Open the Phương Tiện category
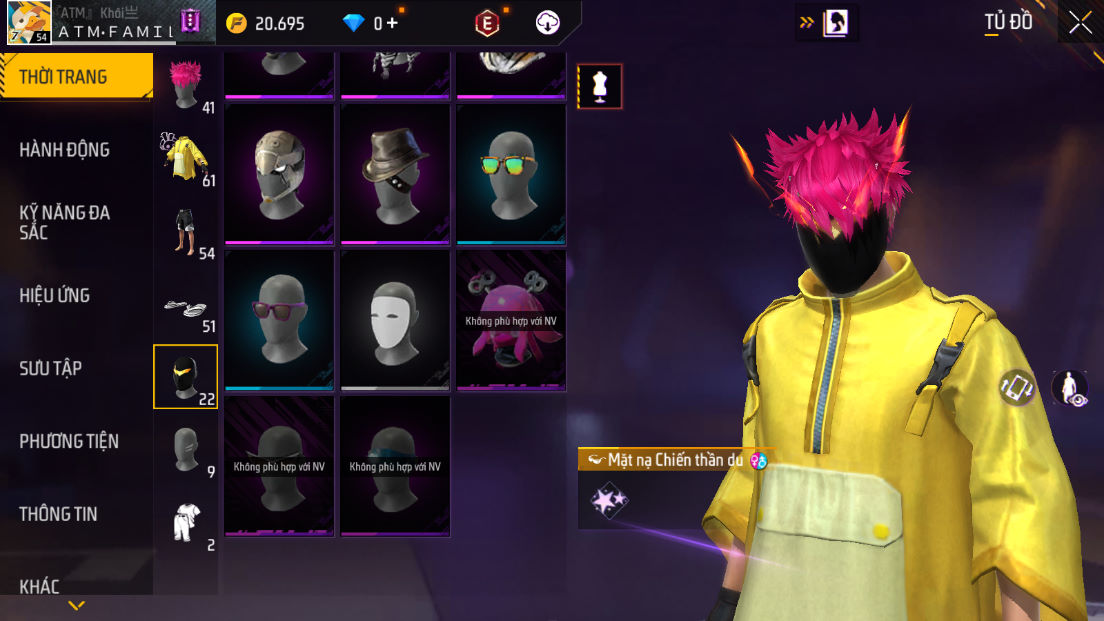 coord(69,441)
